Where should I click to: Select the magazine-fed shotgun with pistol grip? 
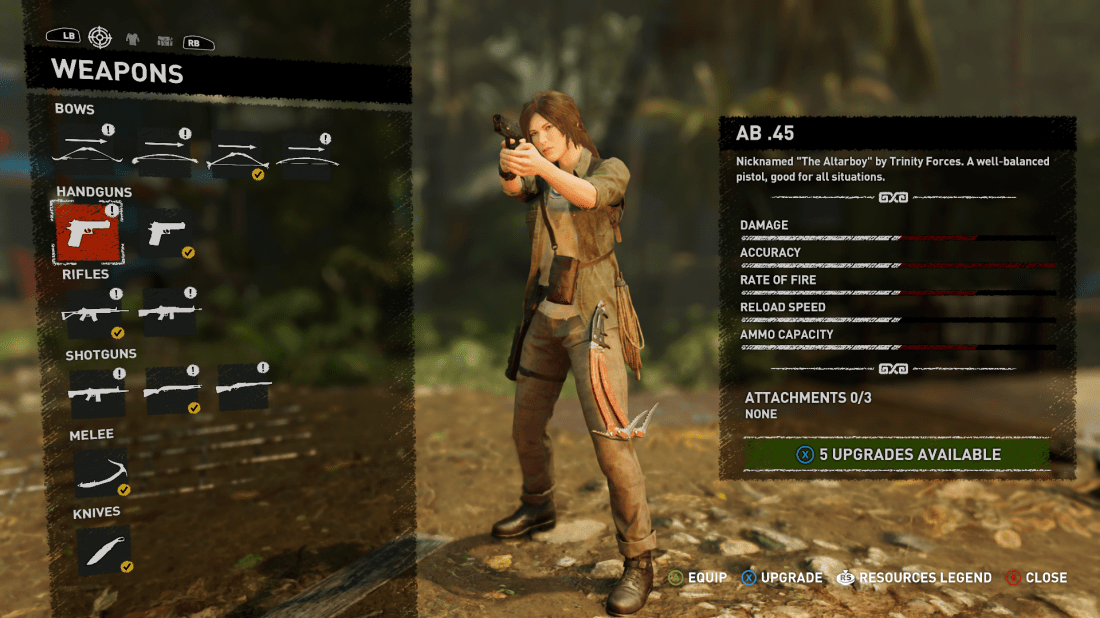[96, 390]
